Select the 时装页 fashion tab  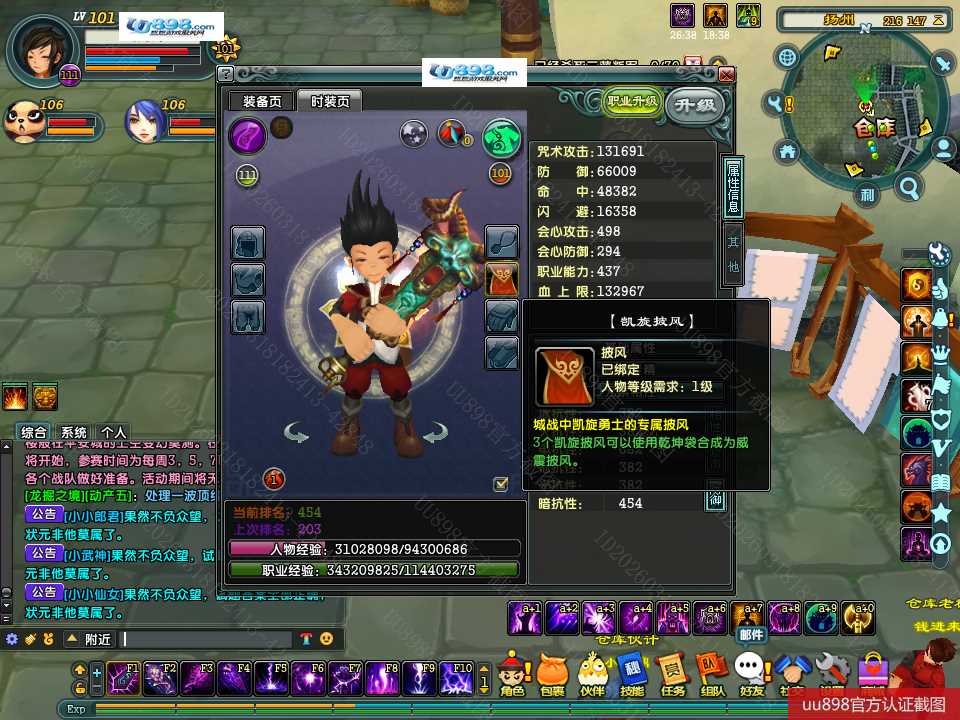click(x=330, y=101)
